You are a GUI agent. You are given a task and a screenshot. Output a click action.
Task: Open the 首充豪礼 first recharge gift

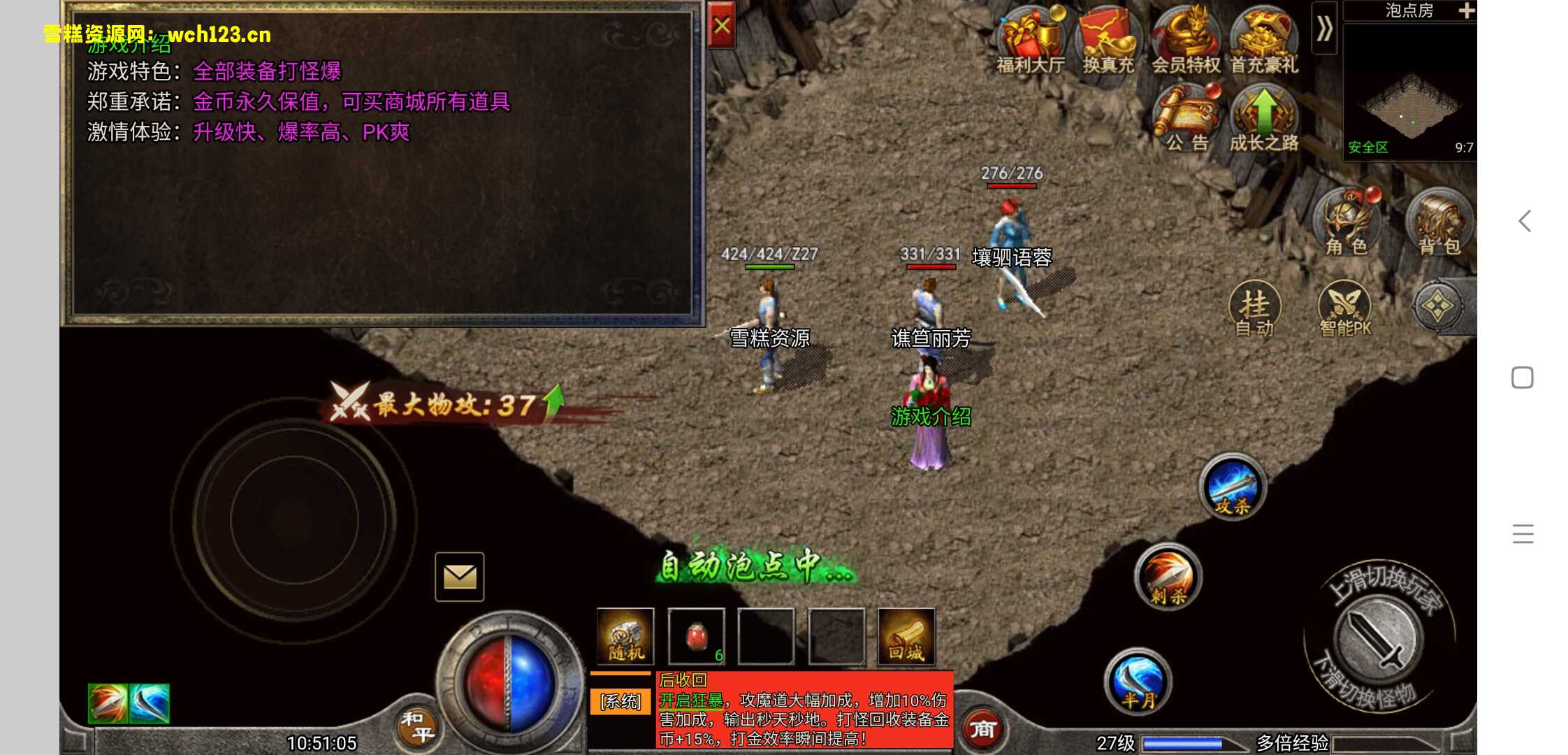pos(1263,39)
